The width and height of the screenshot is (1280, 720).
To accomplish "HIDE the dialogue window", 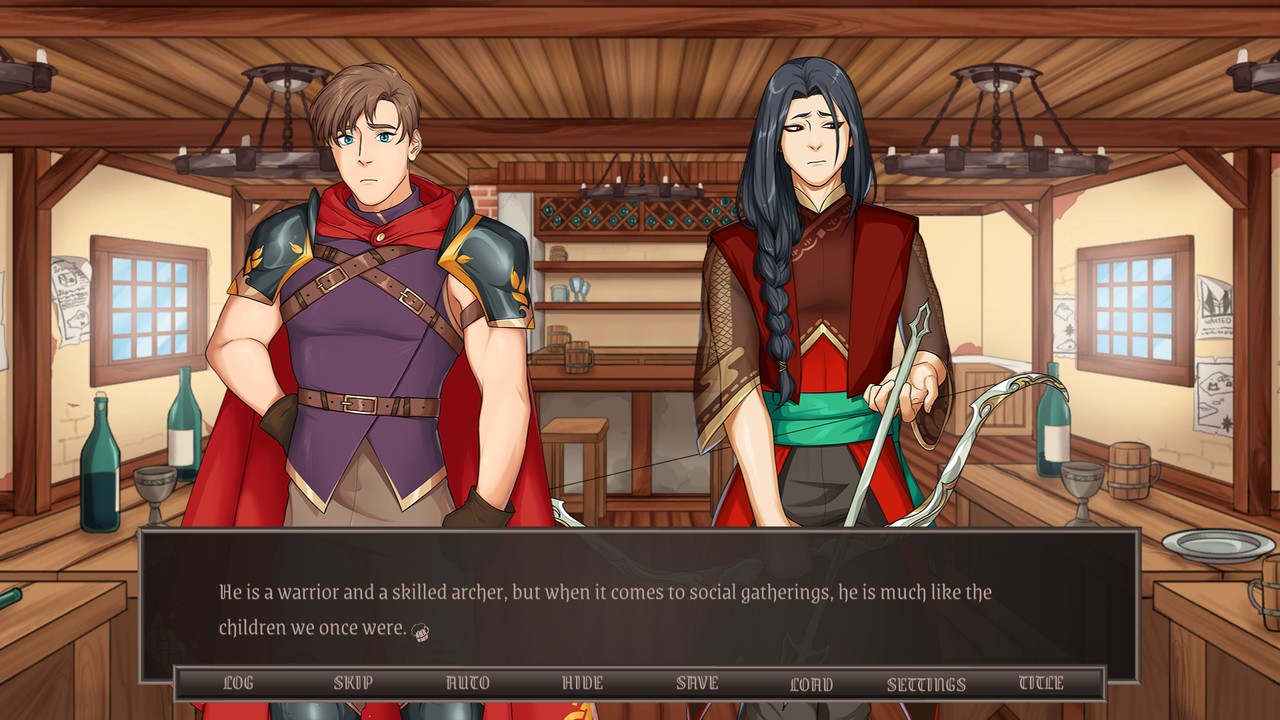I will [x=581, y=683].
